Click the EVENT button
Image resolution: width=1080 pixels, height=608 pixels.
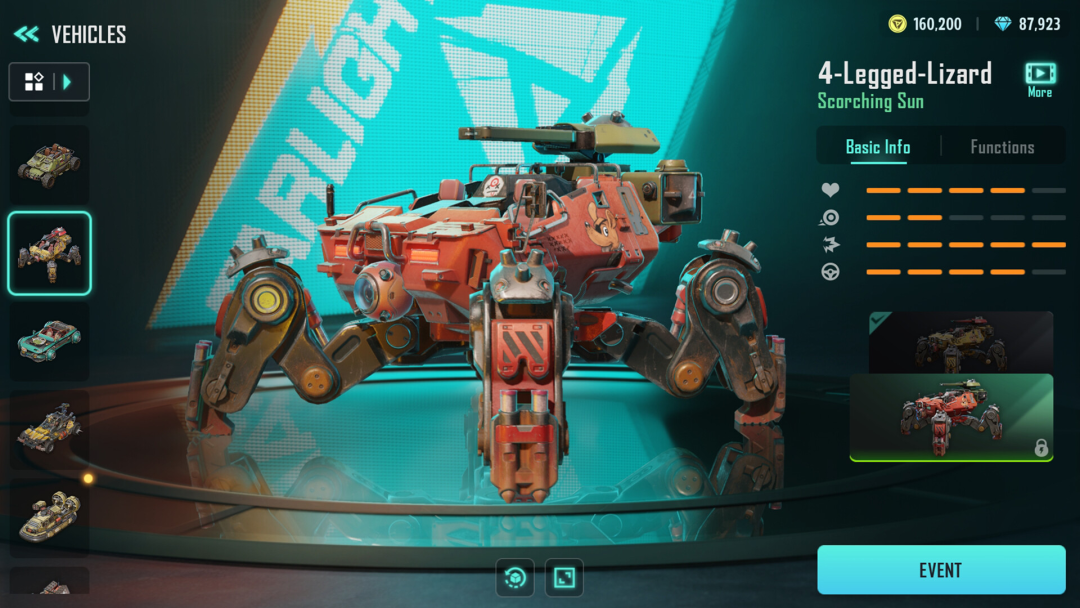pos(941,570)
